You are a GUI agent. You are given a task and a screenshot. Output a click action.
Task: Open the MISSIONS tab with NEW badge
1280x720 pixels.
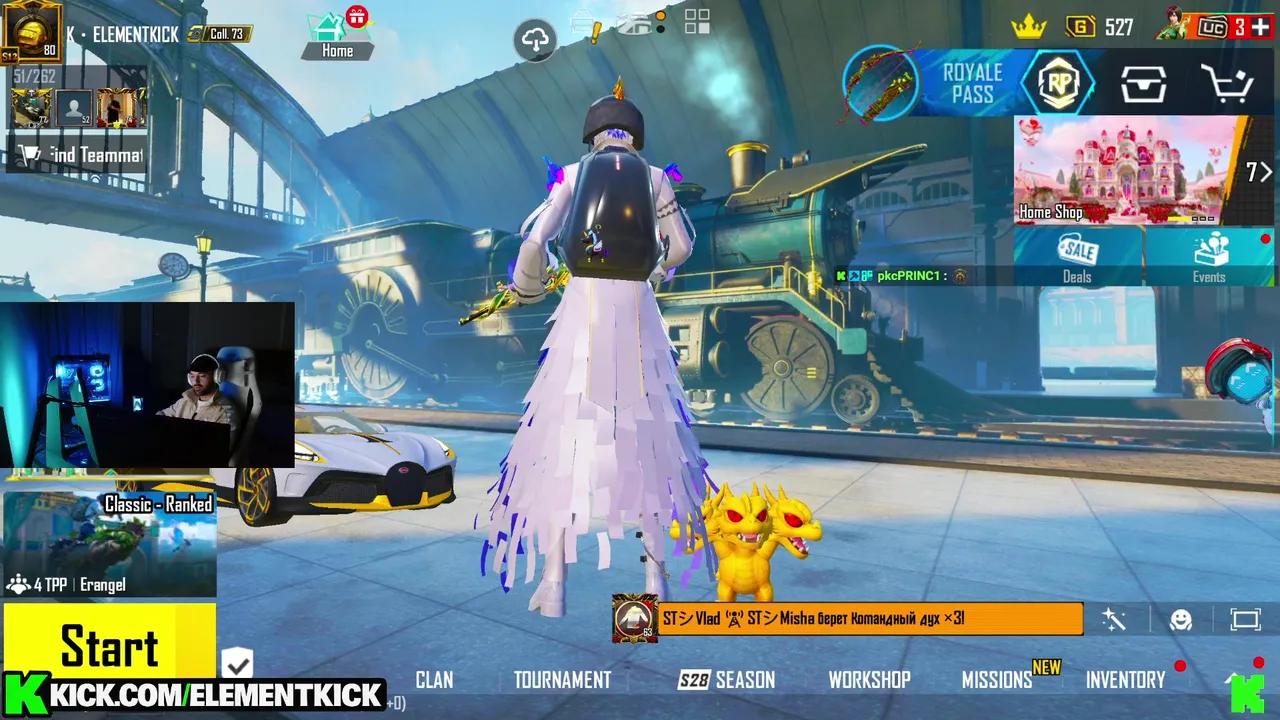pos(996,680)
